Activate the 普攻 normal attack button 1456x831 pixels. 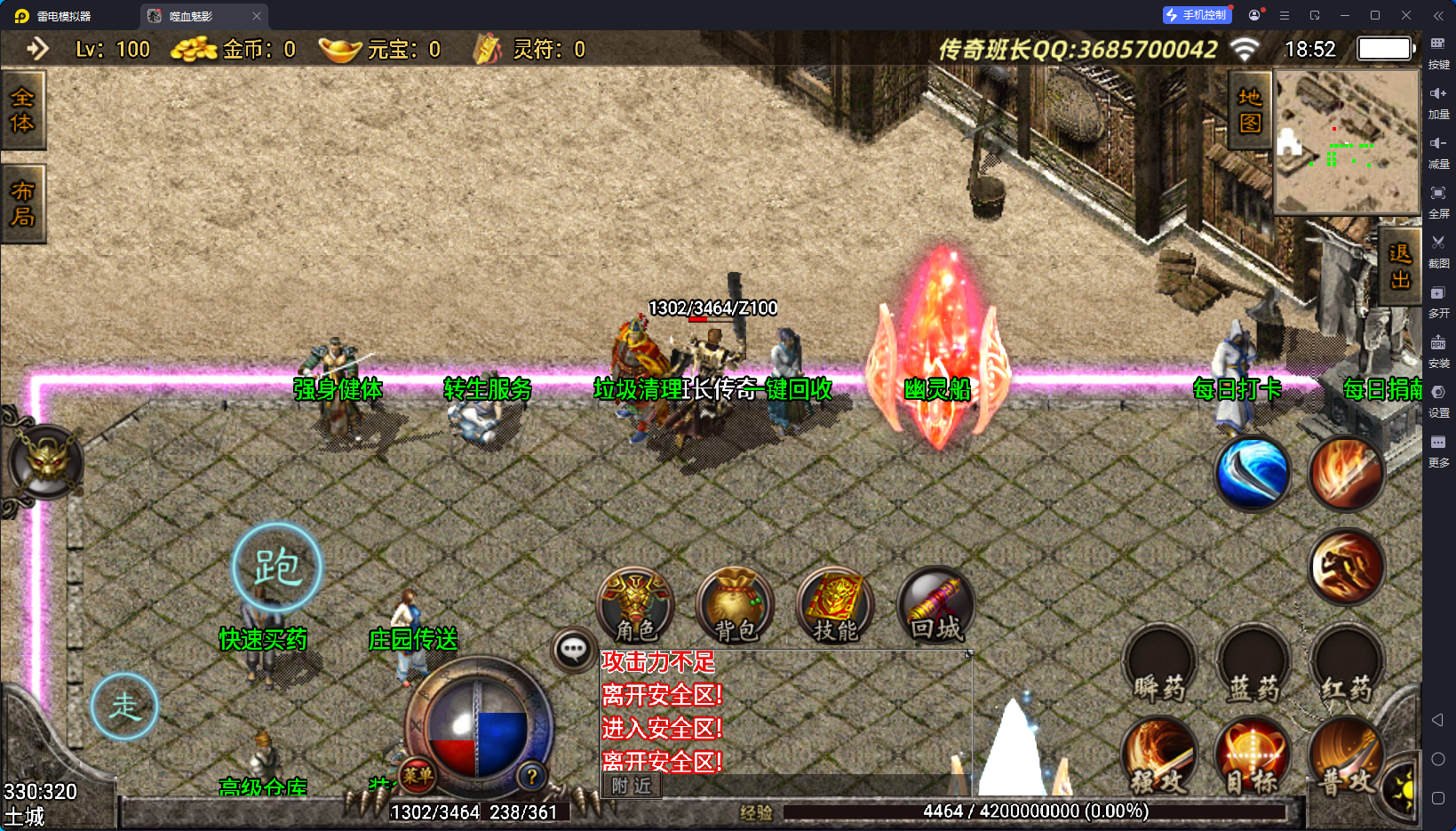pyautogui.click(x=1346, y=757)
